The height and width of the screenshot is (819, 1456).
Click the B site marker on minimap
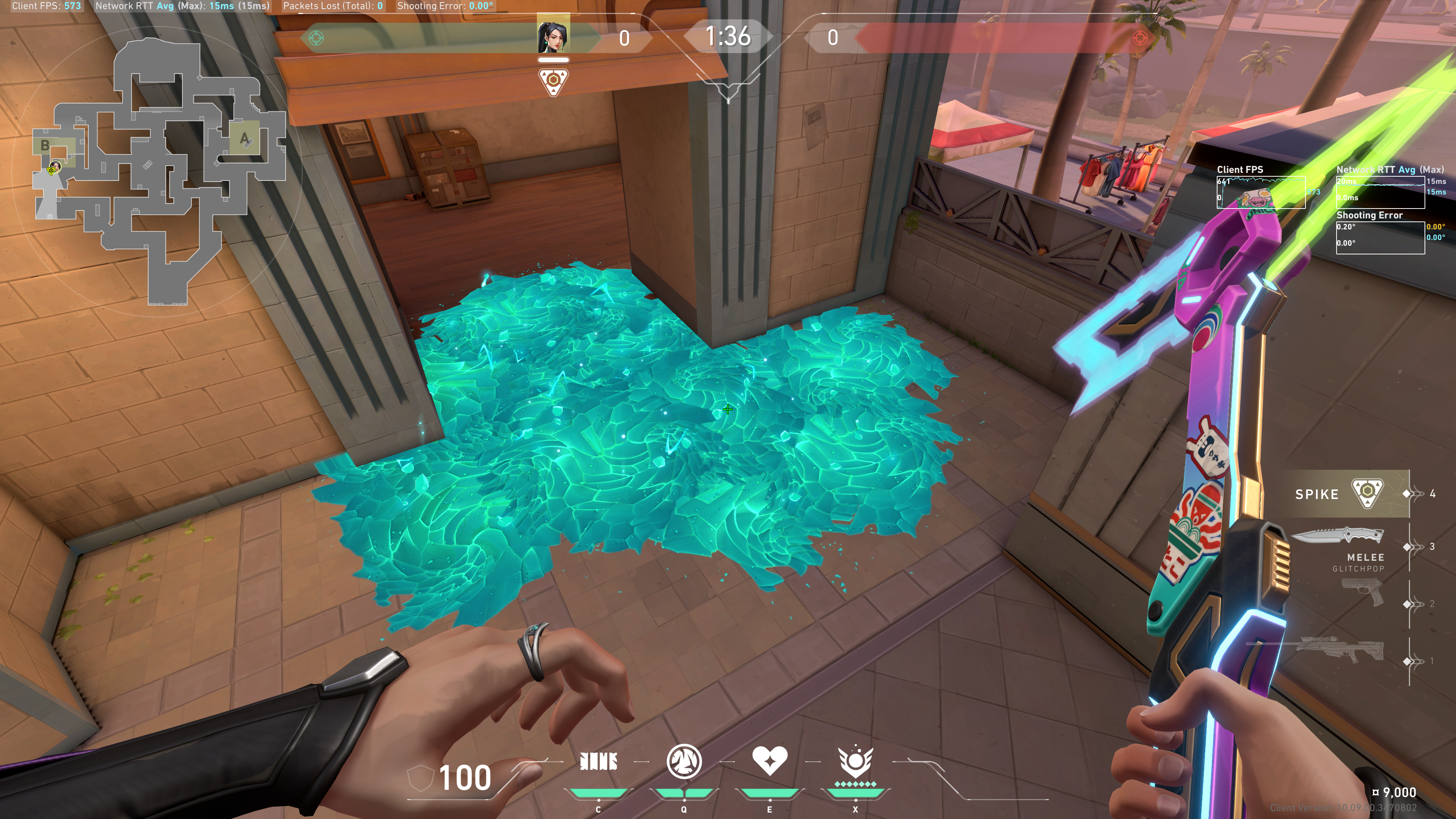tap(45, 146)
